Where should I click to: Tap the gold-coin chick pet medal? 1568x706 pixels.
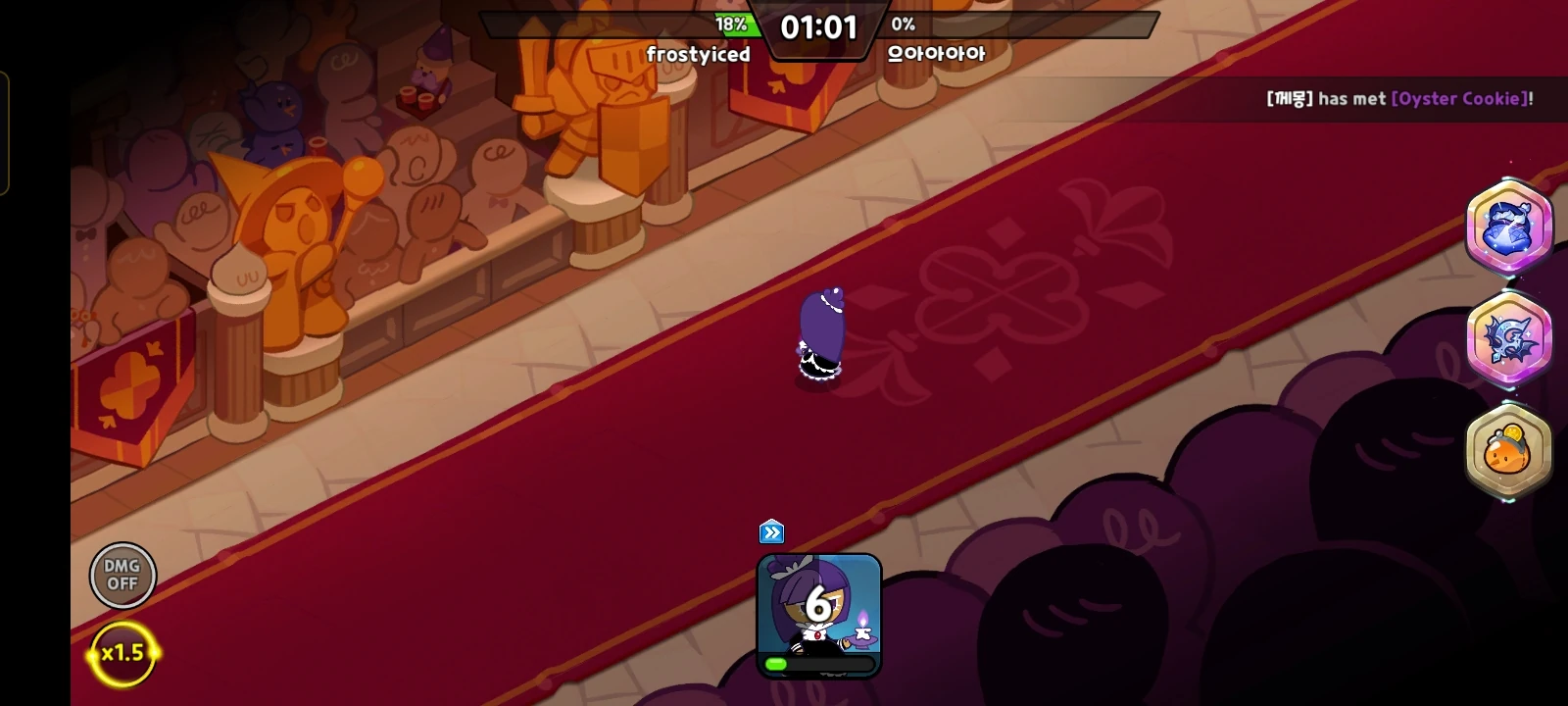pos(1509,449)
